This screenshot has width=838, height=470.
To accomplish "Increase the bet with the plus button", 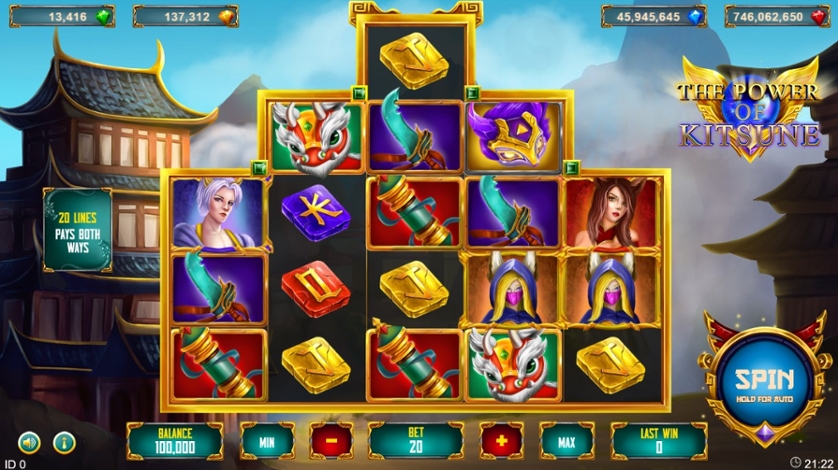I will point(502,440).
